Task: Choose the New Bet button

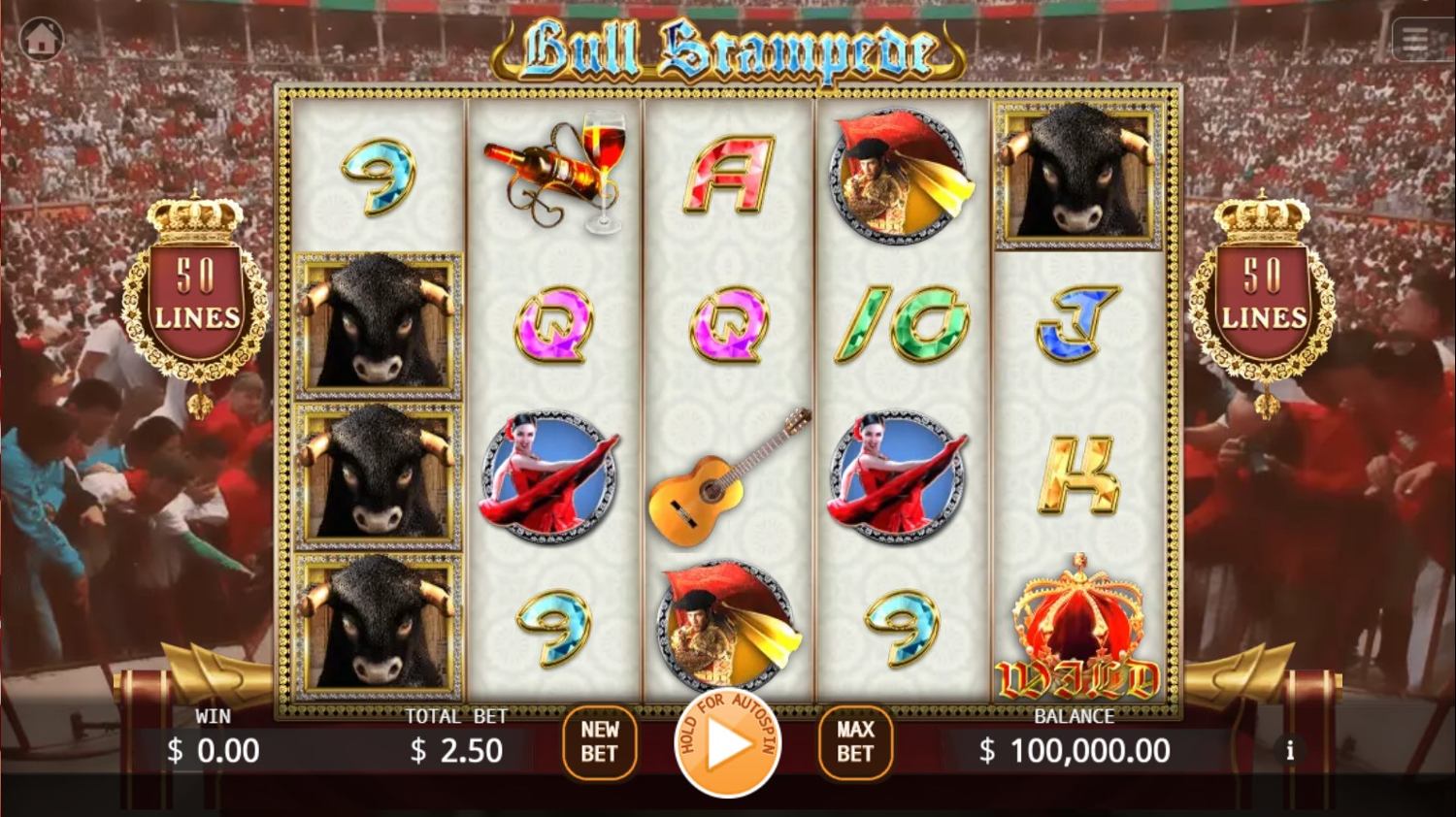Action: coord(599,742)
